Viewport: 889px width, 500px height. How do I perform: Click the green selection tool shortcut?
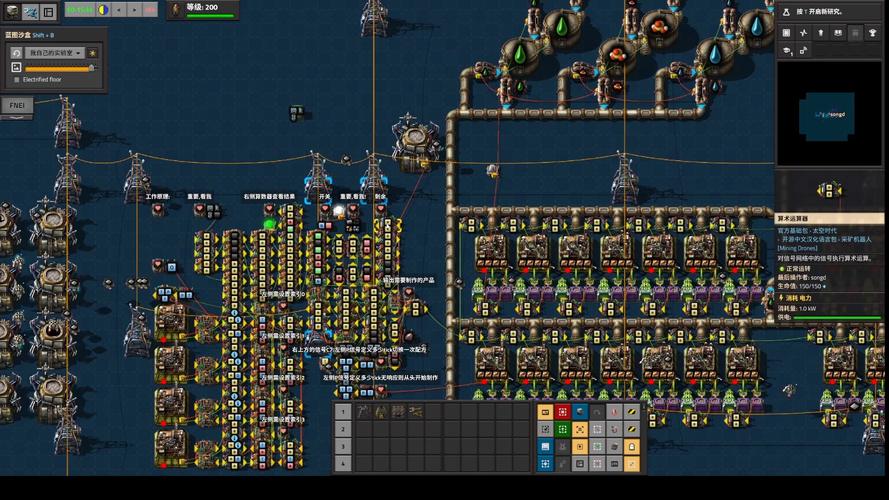pos(562,429)
